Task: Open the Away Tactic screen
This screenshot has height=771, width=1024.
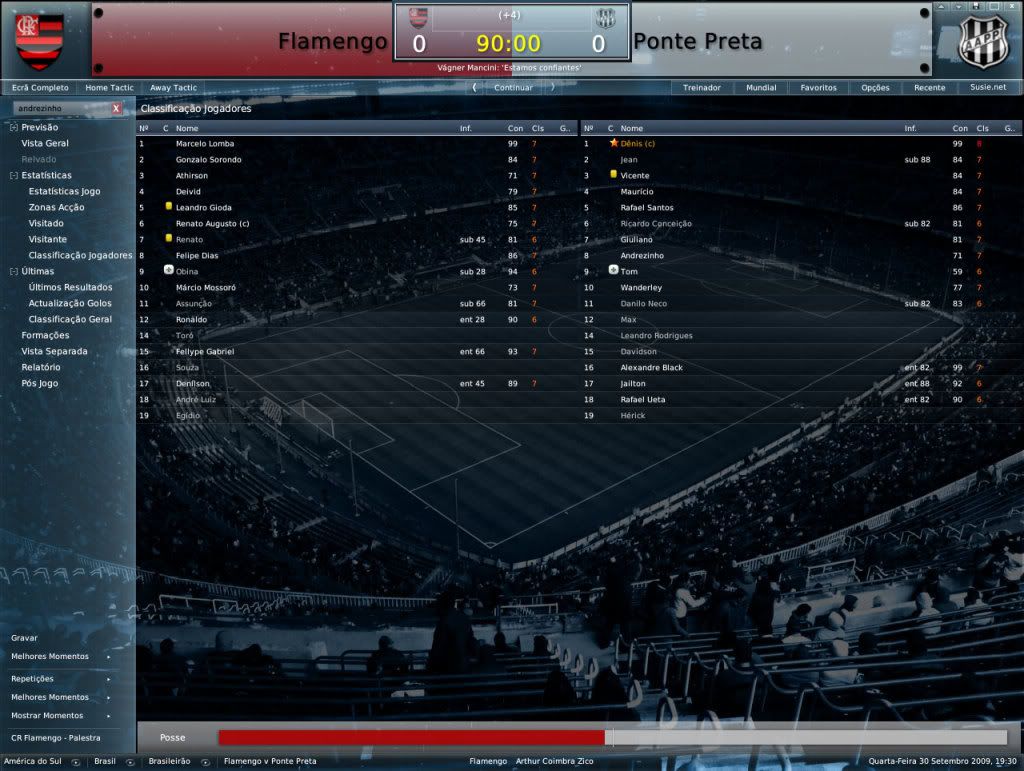Action: (173, 87)
